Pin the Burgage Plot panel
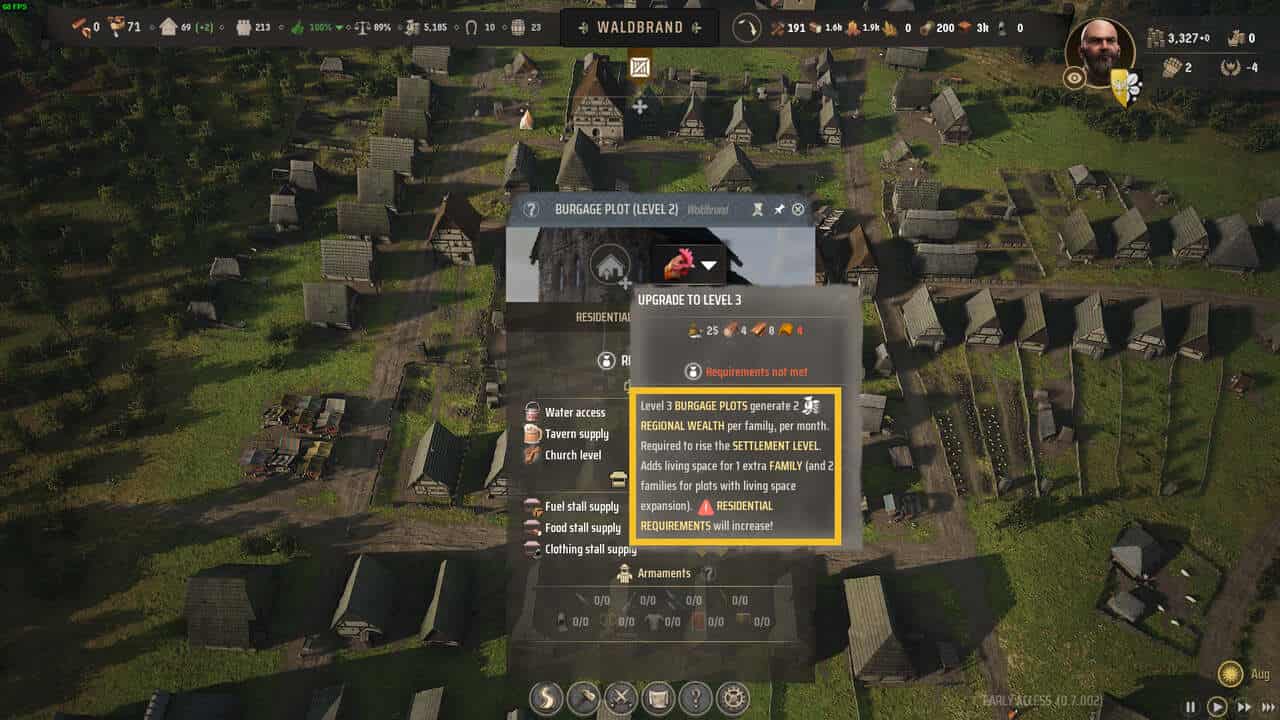The height and width of the screenshot is (720, 1280). pyautogui.click(x=779, y=209)
